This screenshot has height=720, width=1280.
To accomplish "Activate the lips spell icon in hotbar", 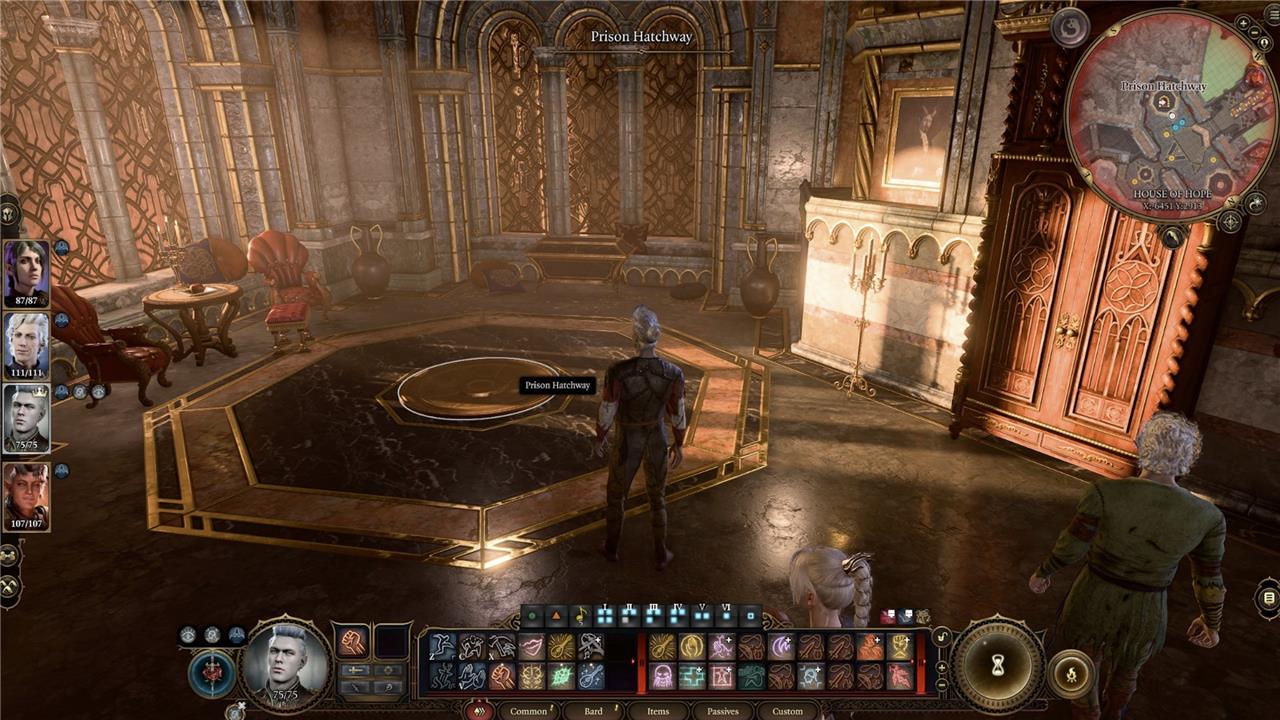I will (531, 647).
